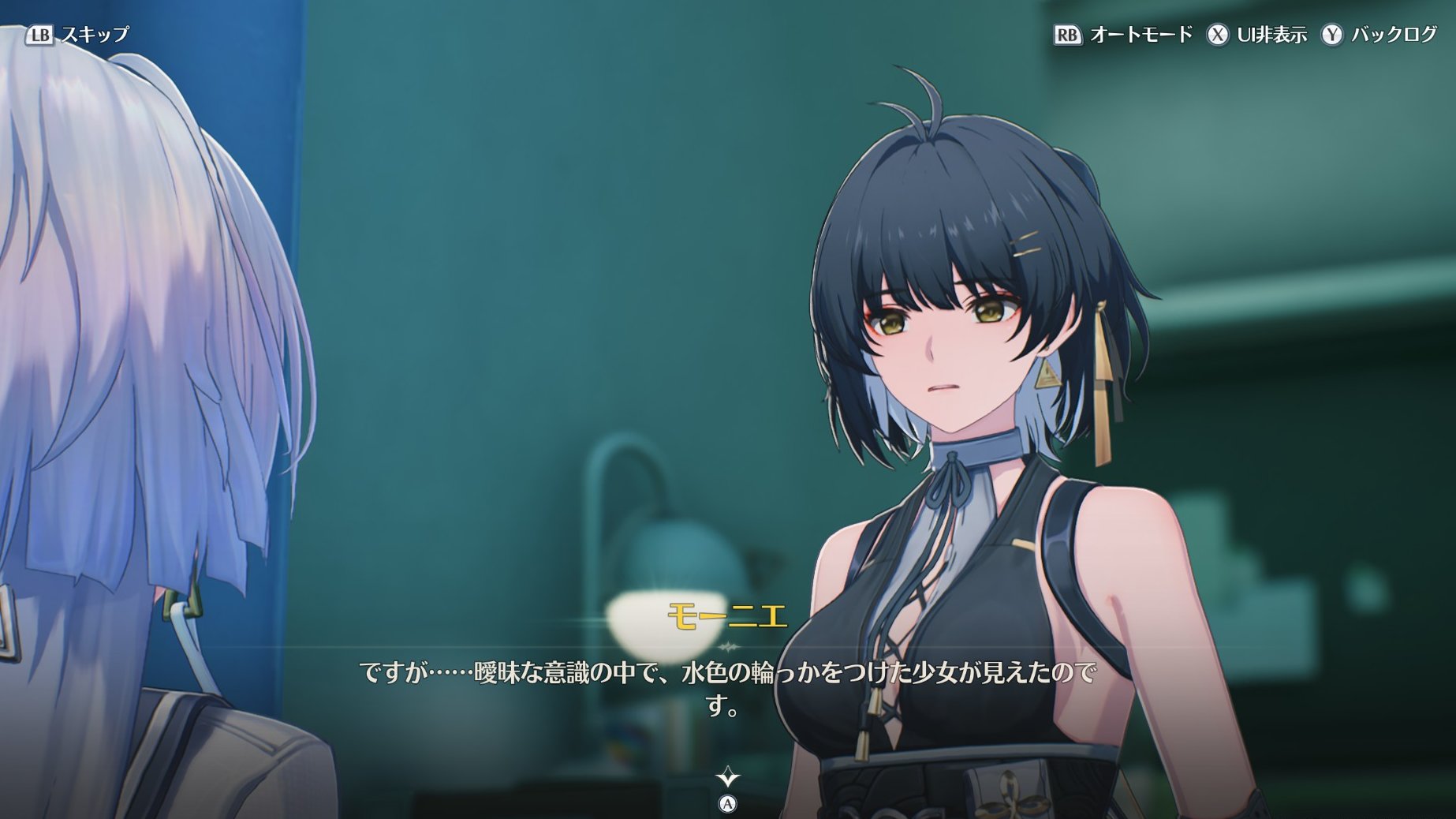Advance dialogue with the star continue indicator
1456x819 pixels.
click(x=727, y=779)
